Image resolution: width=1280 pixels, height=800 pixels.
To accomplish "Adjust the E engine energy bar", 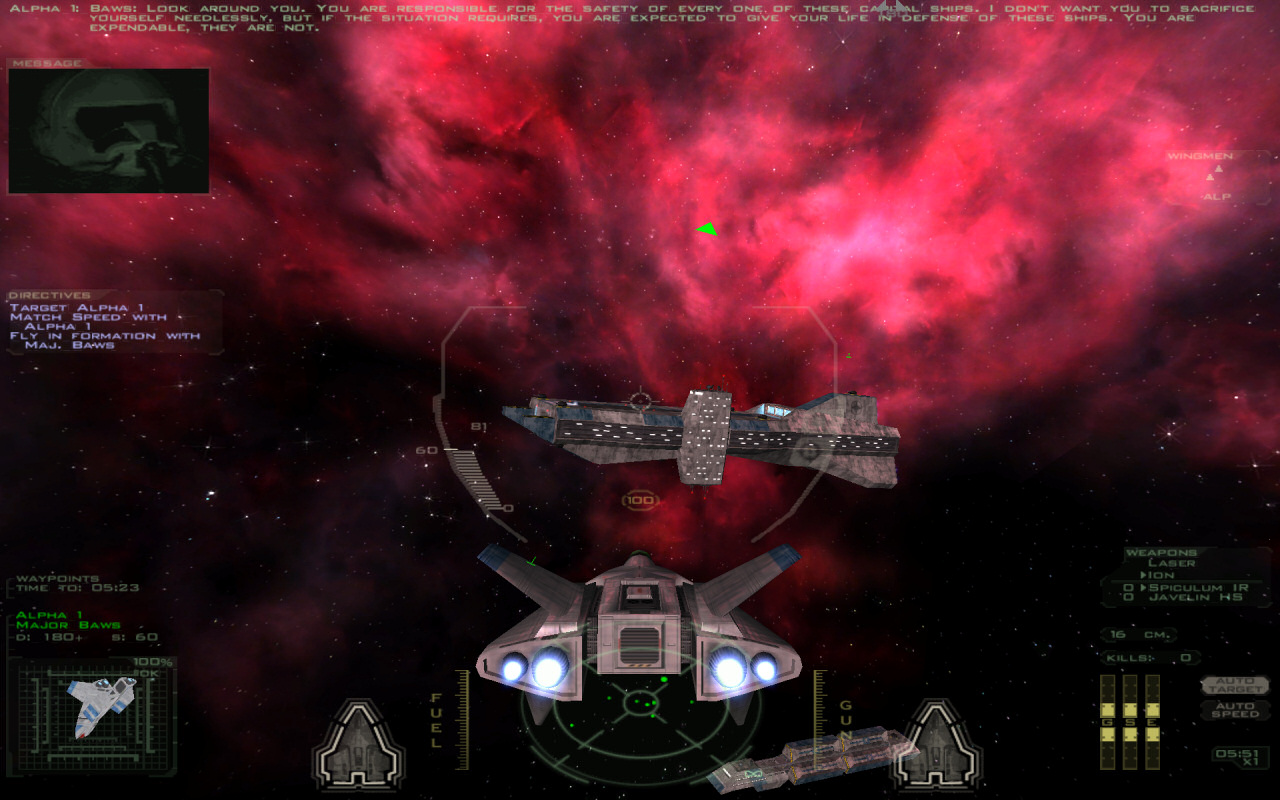I will click(x=1152, y=722).
